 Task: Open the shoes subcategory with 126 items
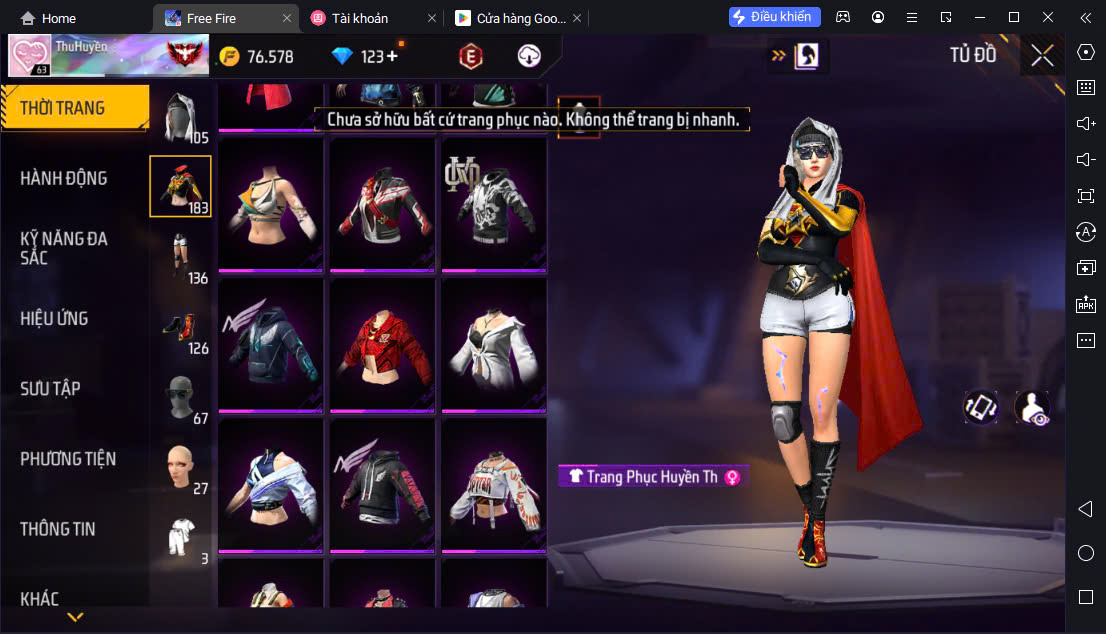[x=181, y=328]
